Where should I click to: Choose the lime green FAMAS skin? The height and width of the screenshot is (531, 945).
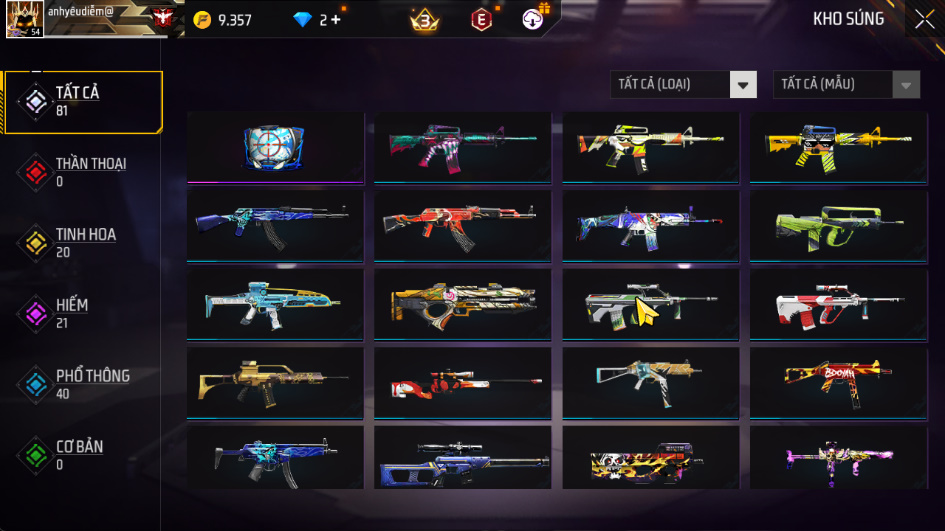pyautogui.click(x=838, y=225)
